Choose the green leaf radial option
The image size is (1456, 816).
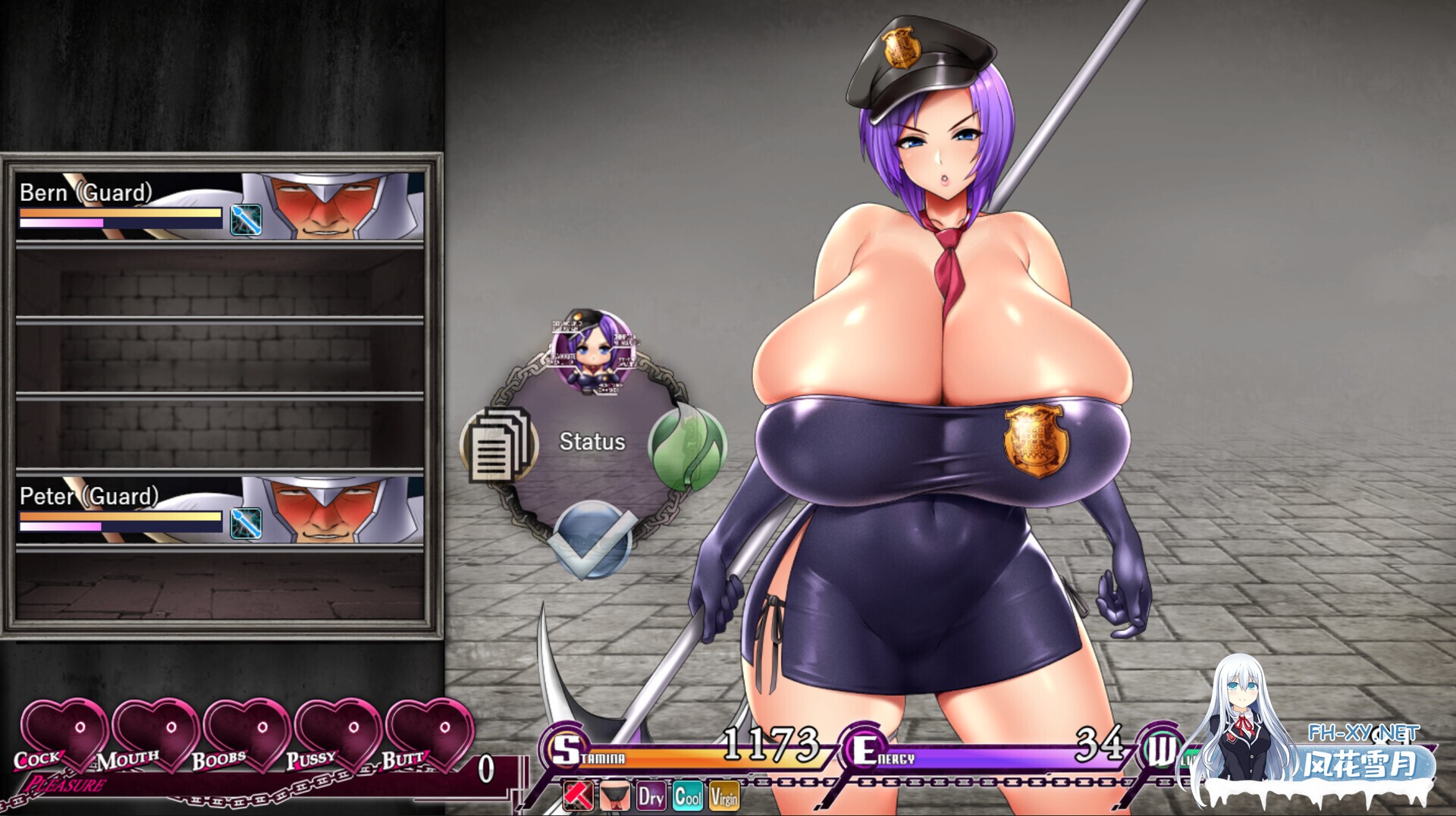pos(687,447)
